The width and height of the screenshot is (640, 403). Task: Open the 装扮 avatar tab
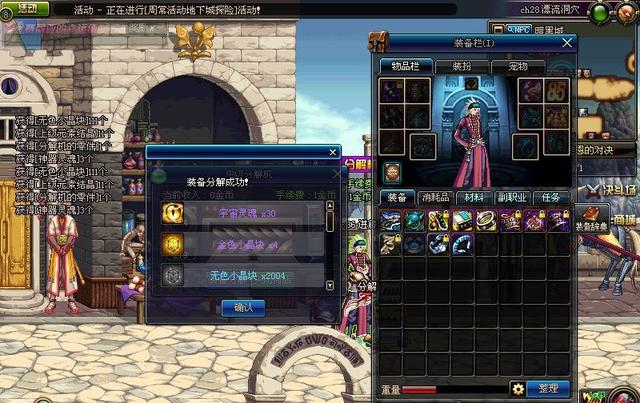pyautogui.click(x=461, y=66)
